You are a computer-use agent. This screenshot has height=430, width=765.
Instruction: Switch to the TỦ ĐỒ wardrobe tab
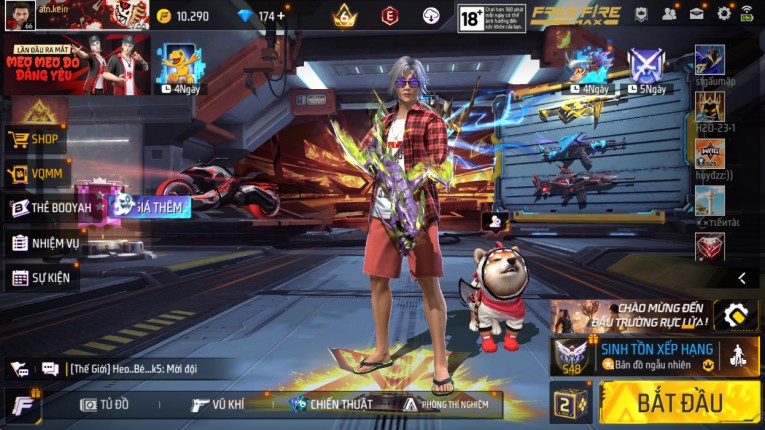(x=106, y=405)
